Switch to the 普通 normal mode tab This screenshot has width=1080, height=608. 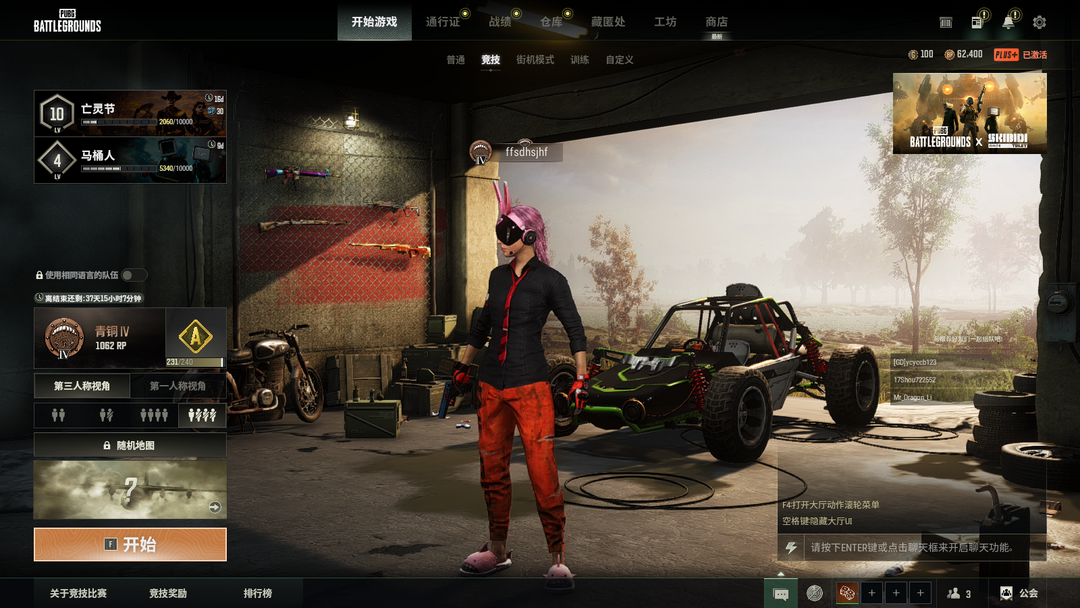click(455, 60)
